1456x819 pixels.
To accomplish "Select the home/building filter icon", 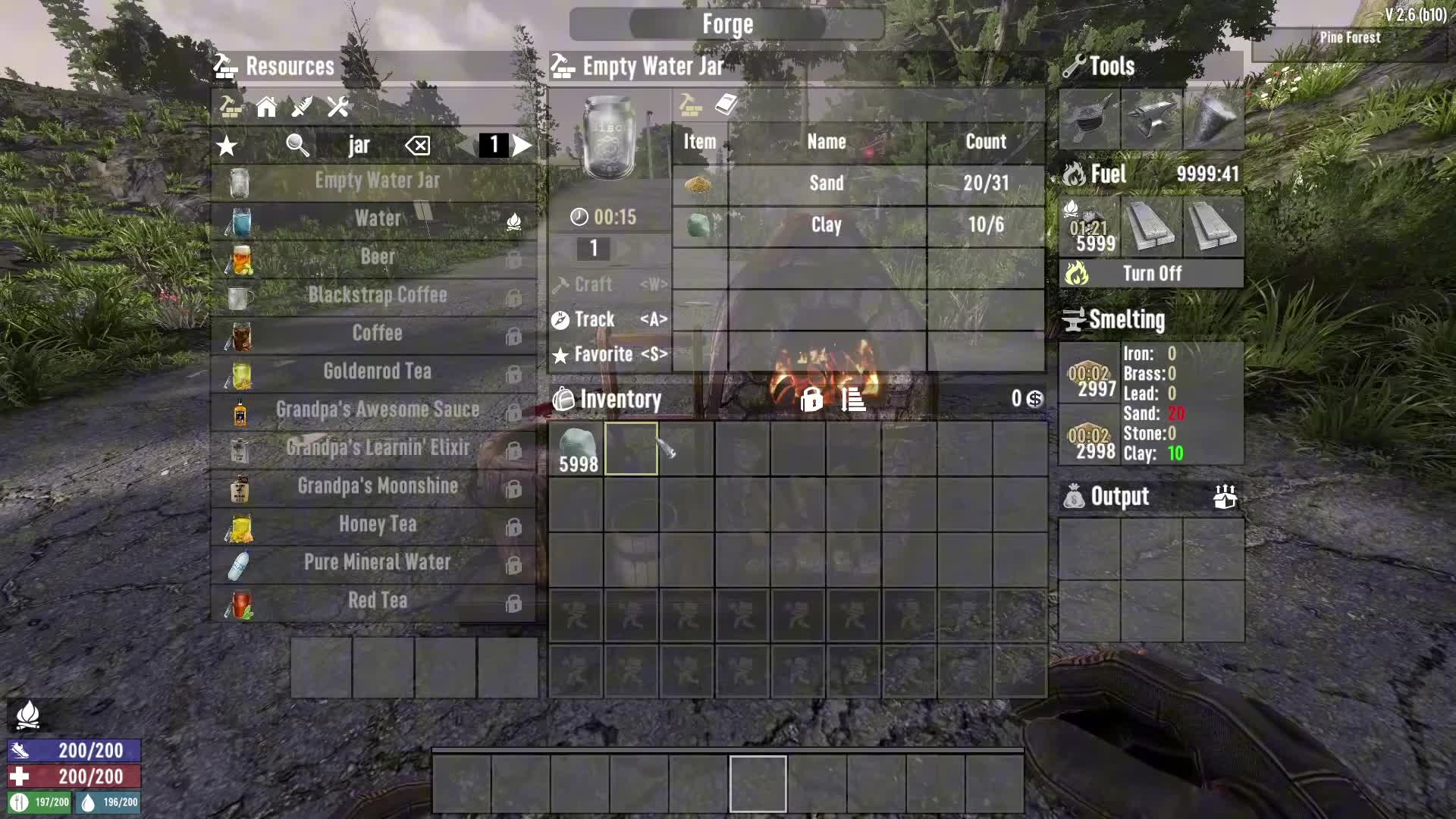I will click(x=266, y=108).
